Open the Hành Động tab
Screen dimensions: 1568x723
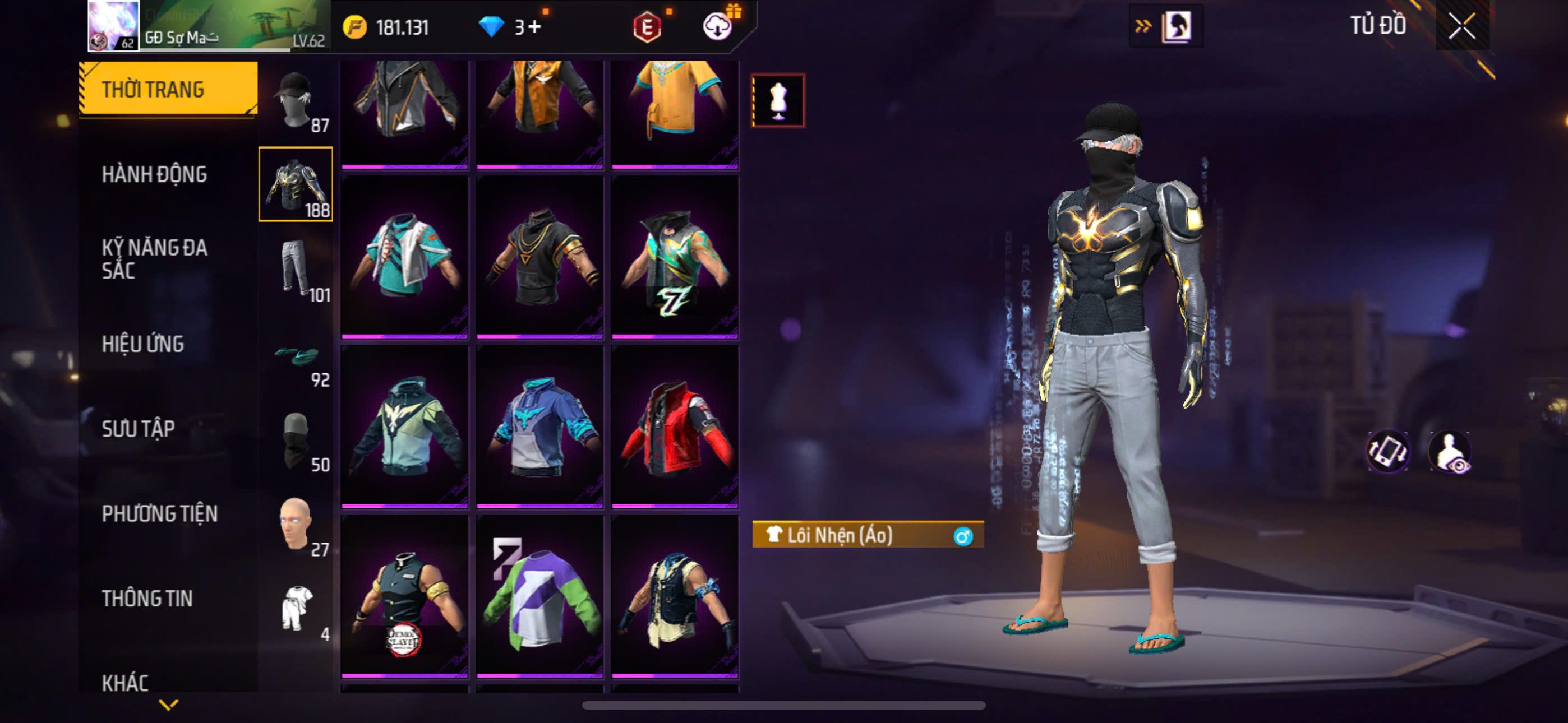pyautogui.click(x=154, y=174)
